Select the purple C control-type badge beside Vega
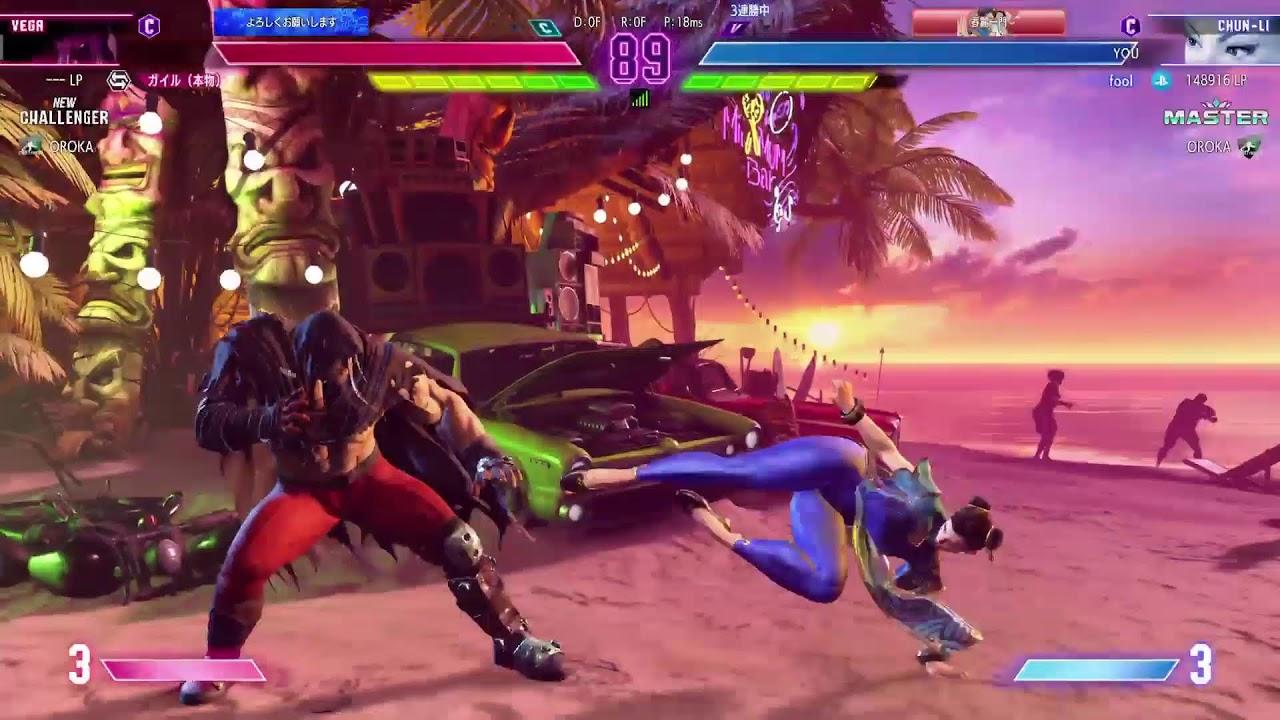Viewport: 1280px width, 720px height. click(x=149, y=26)
